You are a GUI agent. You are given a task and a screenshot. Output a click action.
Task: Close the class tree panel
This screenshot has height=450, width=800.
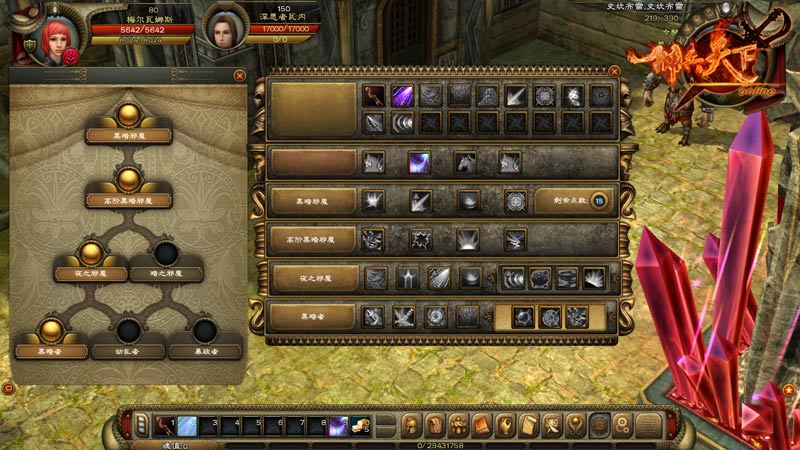pyautogui.click(x=239, y=75)
